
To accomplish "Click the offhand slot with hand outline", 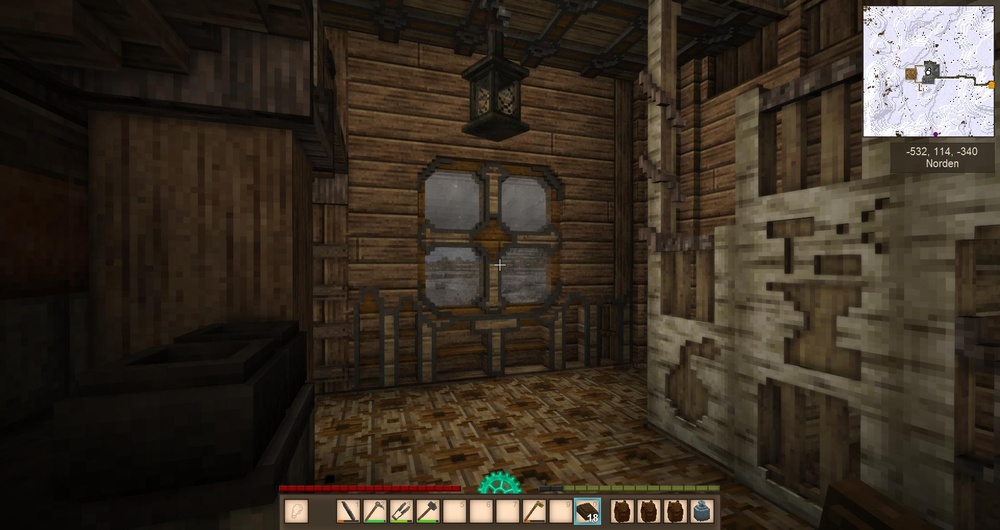I will coord(297,511).
